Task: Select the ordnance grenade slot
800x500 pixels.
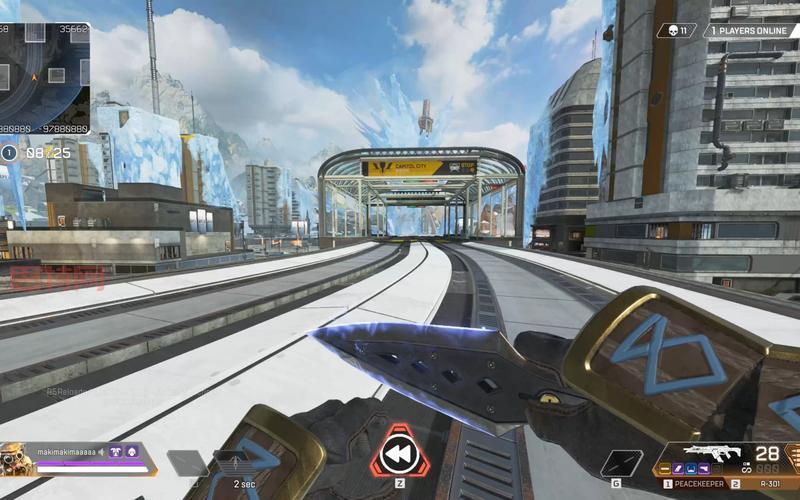Action: pyautogui.click(x=621, y=461)
